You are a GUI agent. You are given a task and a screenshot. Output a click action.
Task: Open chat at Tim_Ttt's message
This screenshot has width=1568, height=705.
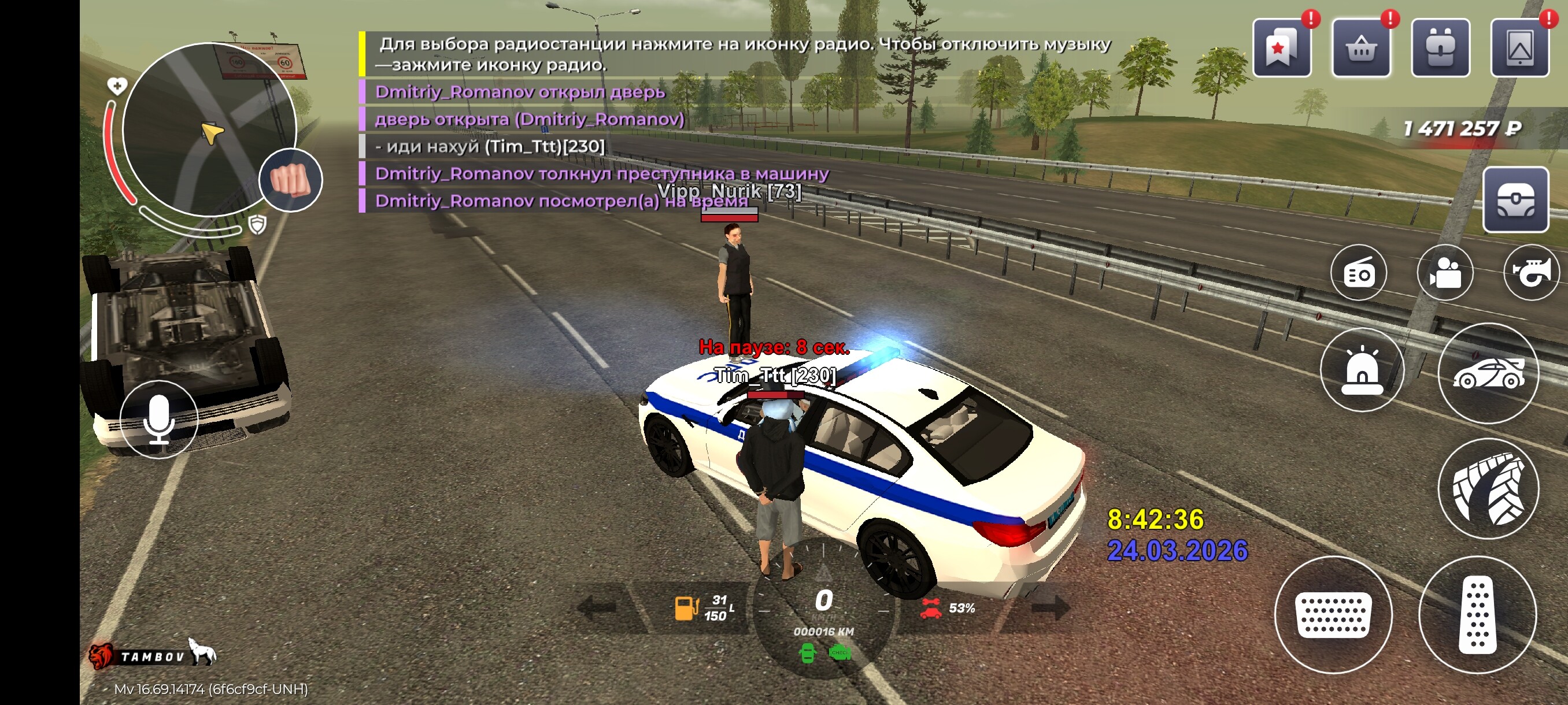click(489, 147)
